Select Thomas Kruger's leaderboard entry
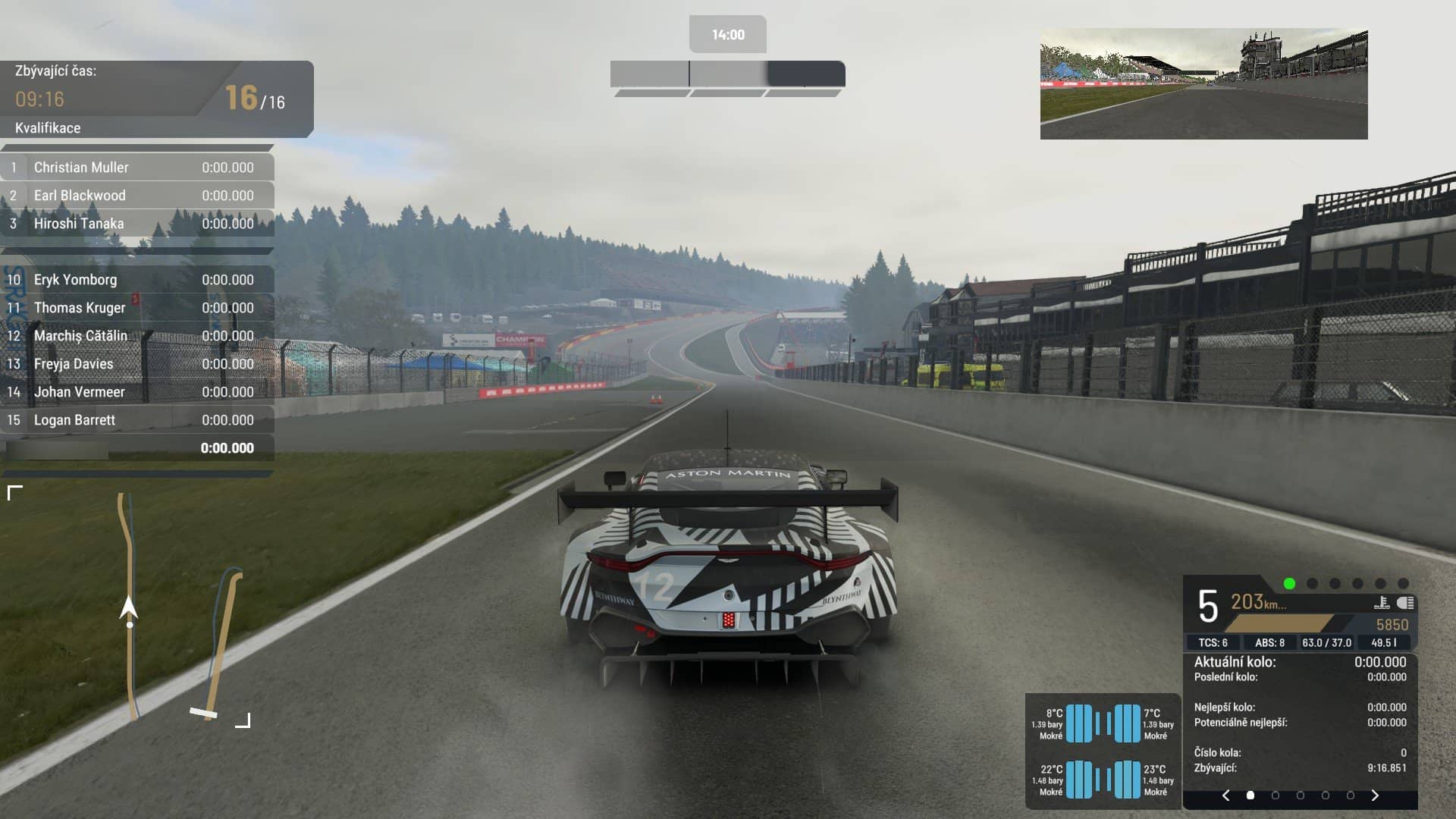1456x819 pixels. tap(137, 308)
